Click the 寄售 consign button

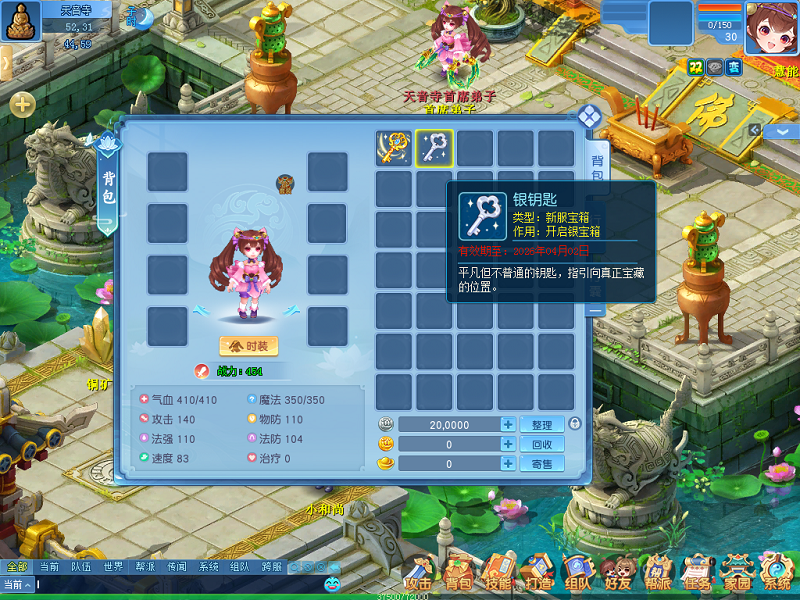coord(542,464)
